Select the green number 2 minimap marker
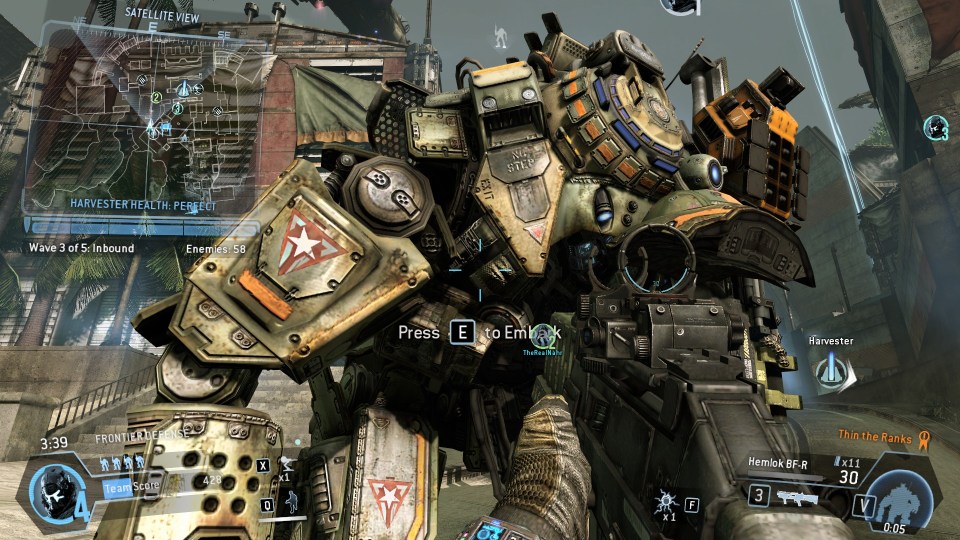 tap(157, 97)
